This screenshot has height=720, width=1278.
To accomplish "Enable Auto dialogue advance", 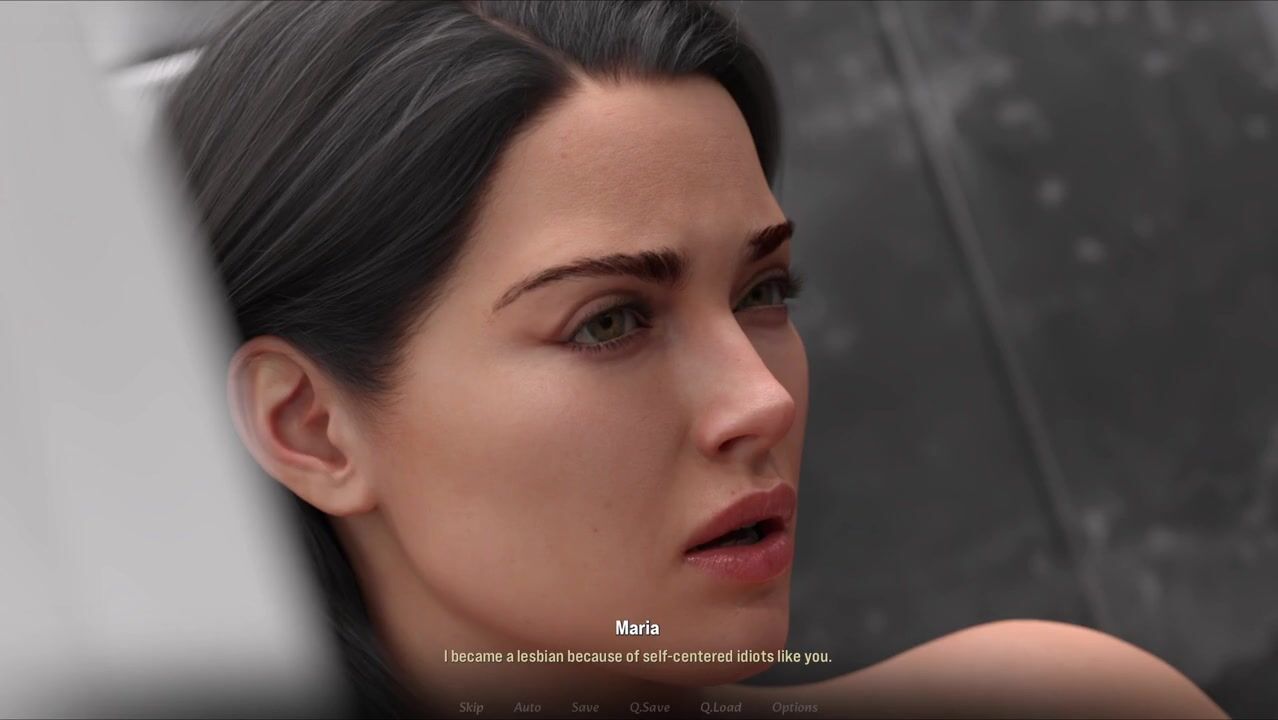I will pyautogui.click(x=527, y=707).
